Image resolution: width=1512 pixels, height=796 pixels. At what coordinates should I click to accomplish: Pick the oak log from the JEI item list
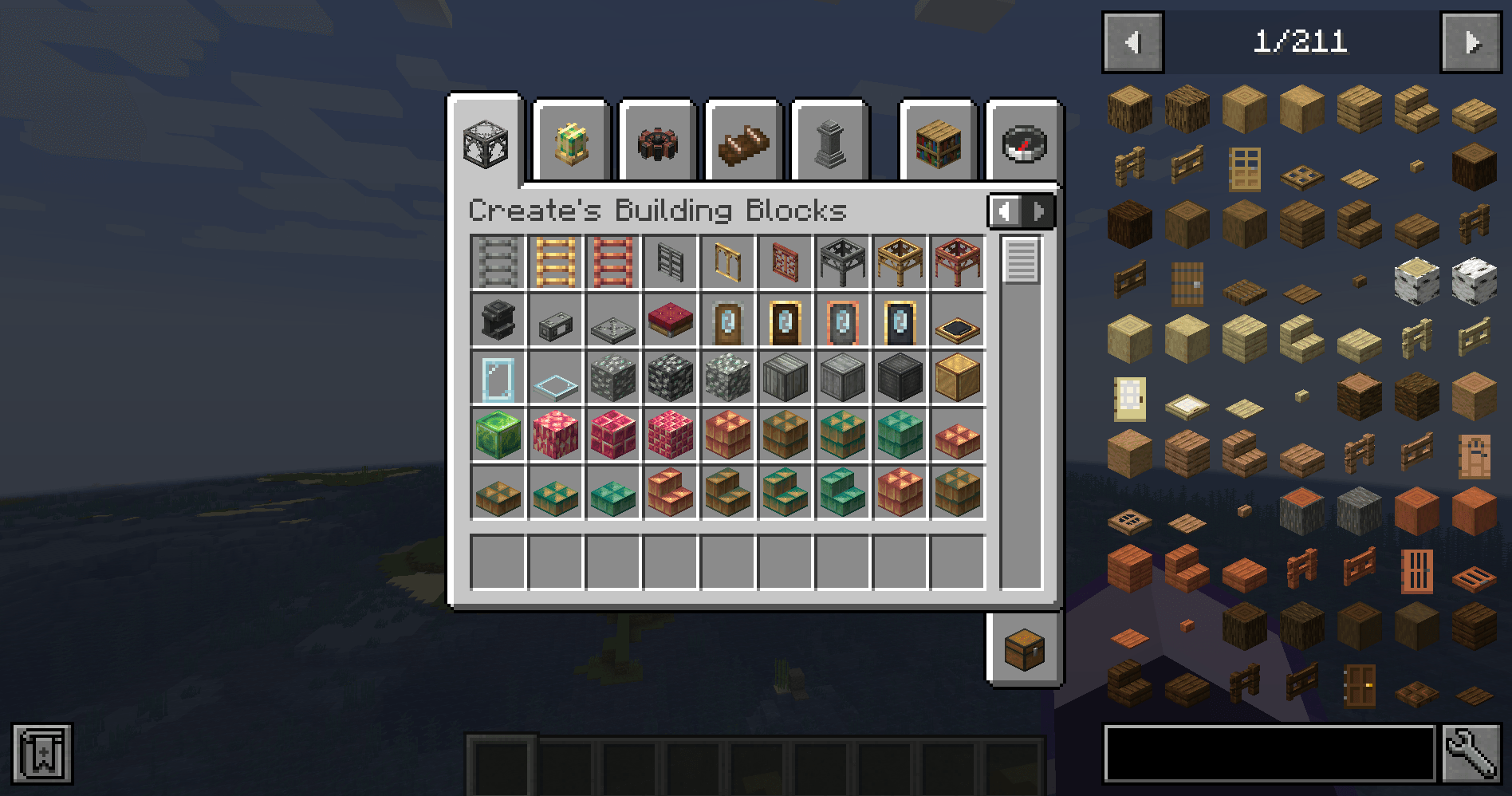[1128, 108]
